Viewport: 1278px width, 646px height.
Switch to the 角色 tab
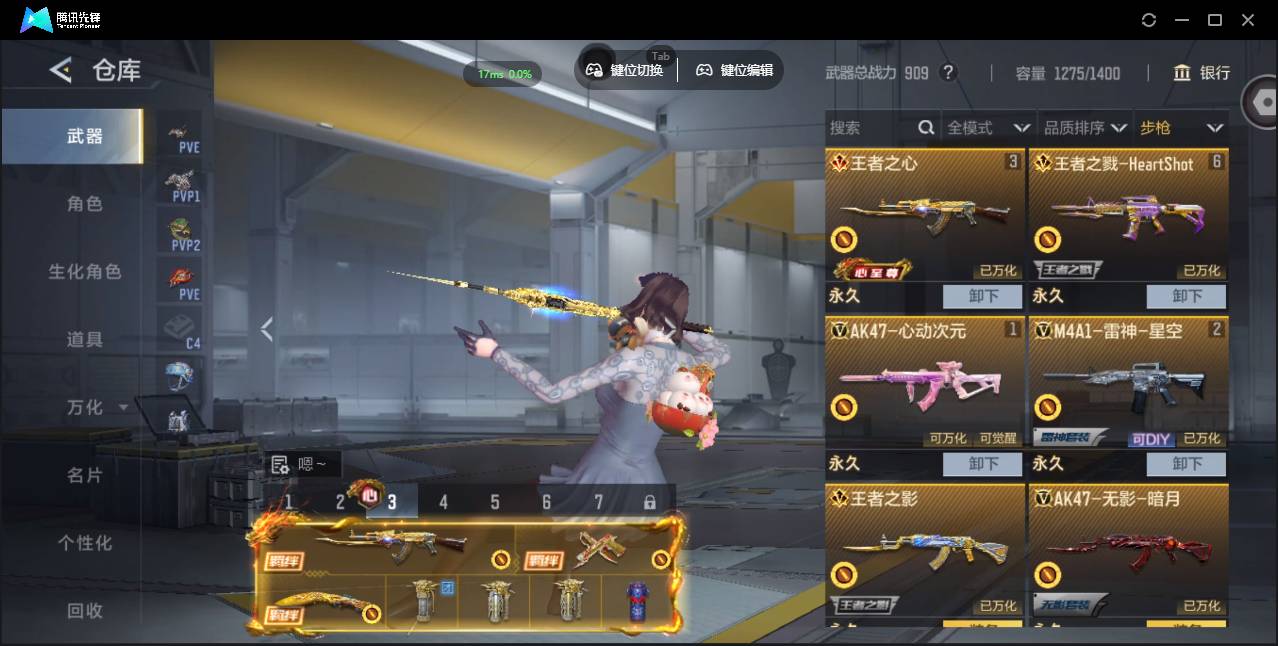coord(84,204)
